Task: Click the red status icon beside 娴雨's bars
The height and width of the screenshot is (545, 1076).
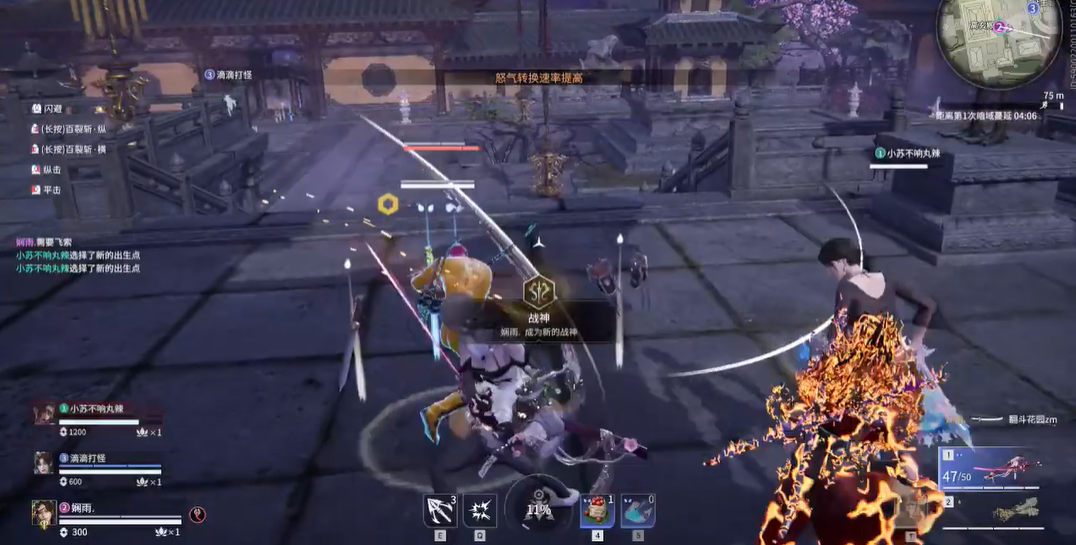Action: pos(198,515)
